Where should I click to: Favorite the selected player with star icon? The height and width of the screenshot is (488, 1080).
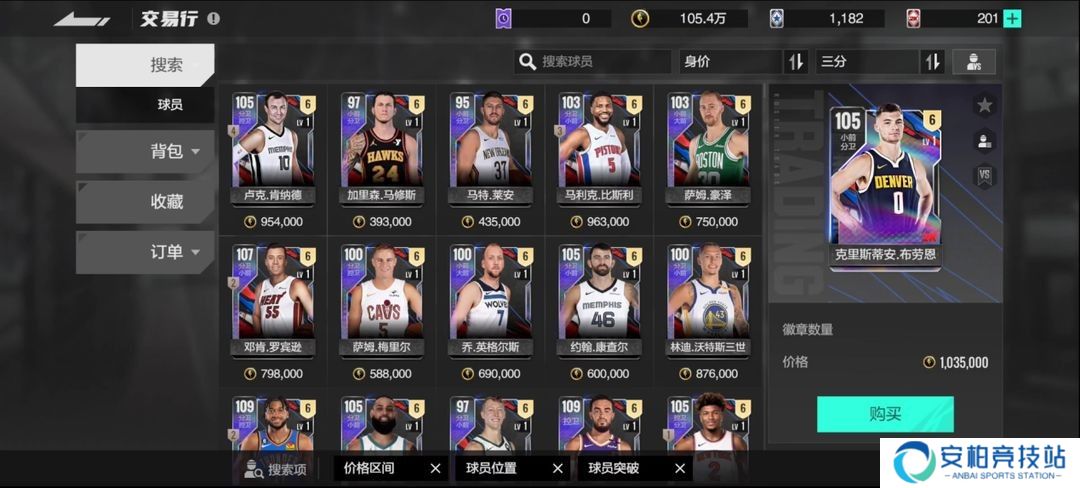coord(984,105)
